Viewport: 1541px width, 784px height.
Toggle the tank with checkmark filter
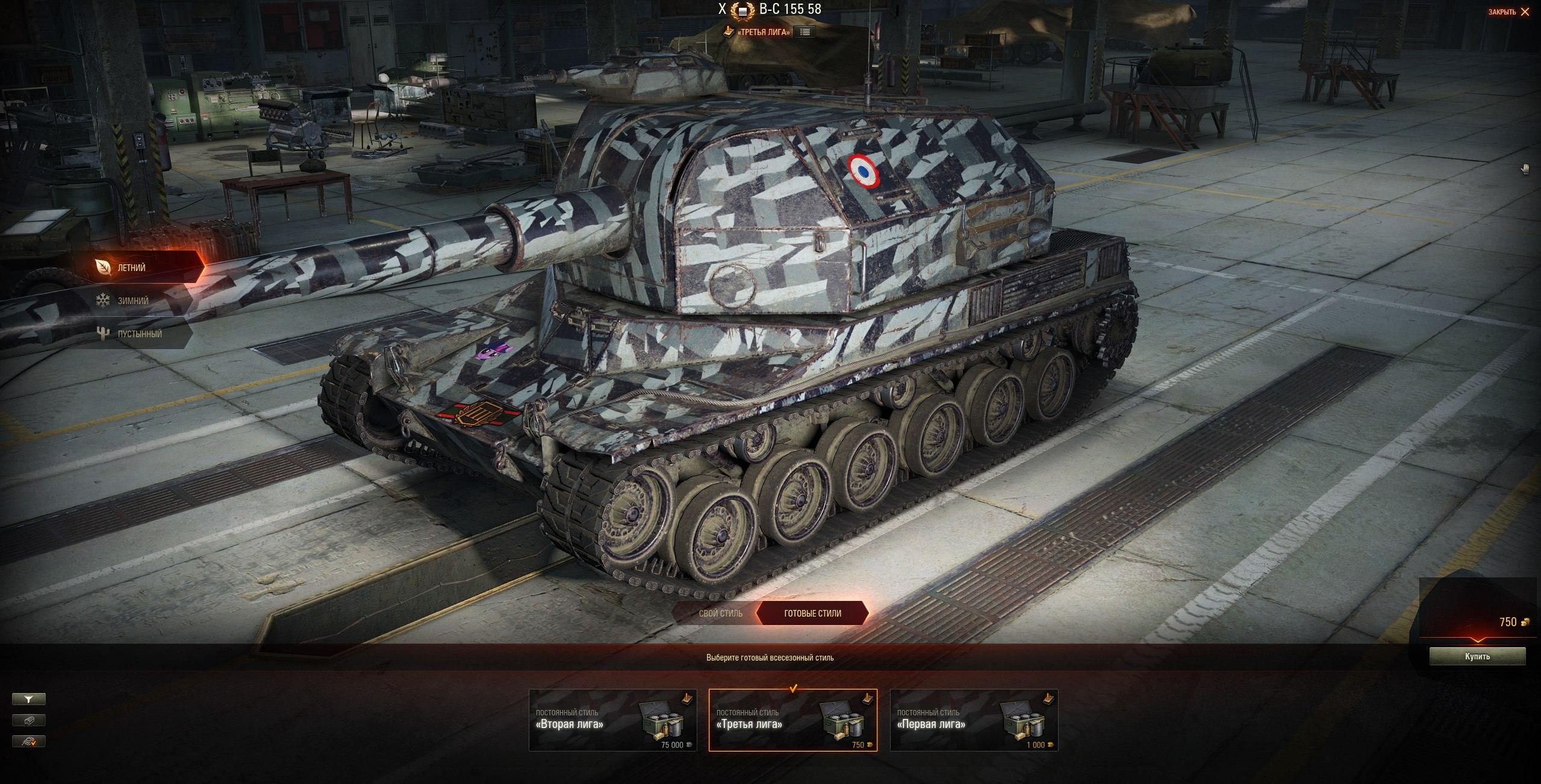click(x=28, y=741)
